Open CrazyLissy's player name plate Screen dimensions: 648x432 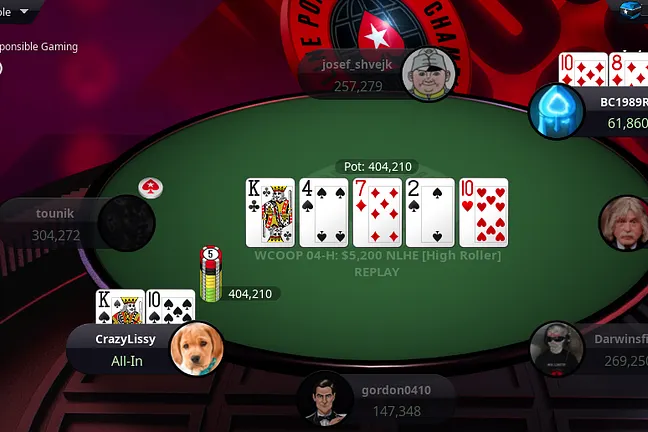click(122, 349)
